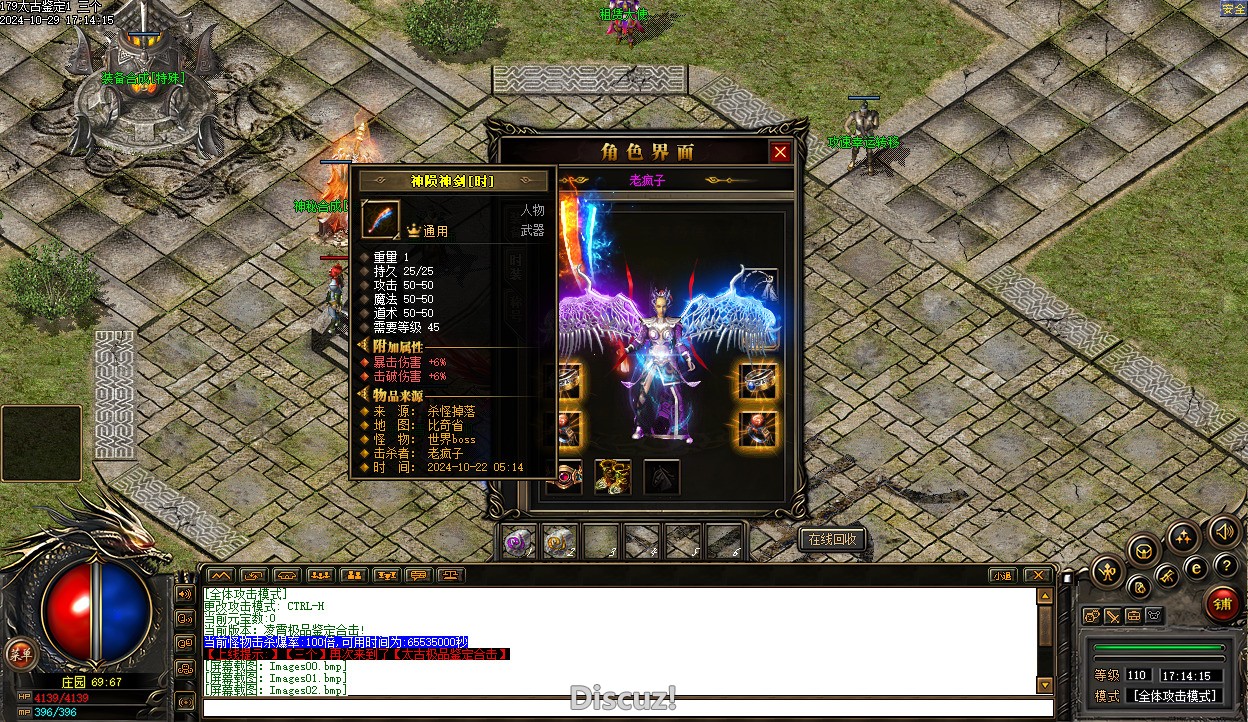Focus the chat text input box
The image size is (1248, 722).
[x=620, y=708]
